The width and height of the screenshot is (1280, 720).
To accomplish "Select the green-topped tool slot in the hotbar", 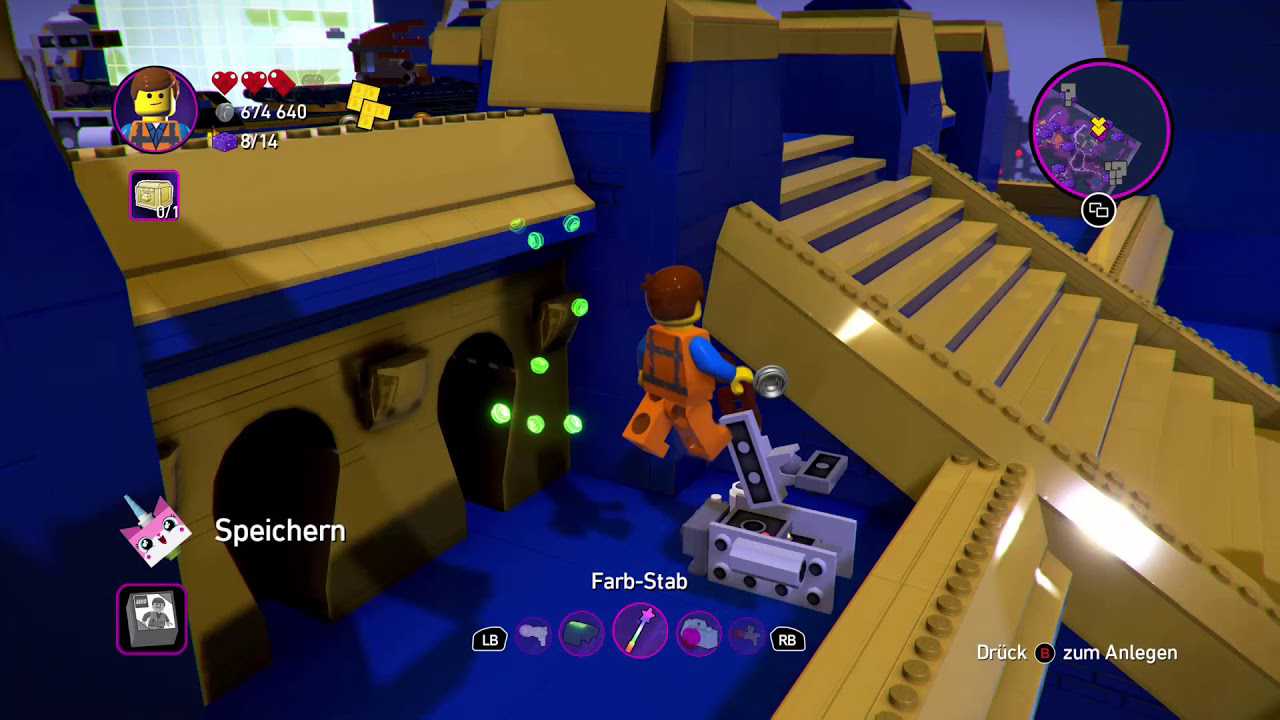I will 582,636.
